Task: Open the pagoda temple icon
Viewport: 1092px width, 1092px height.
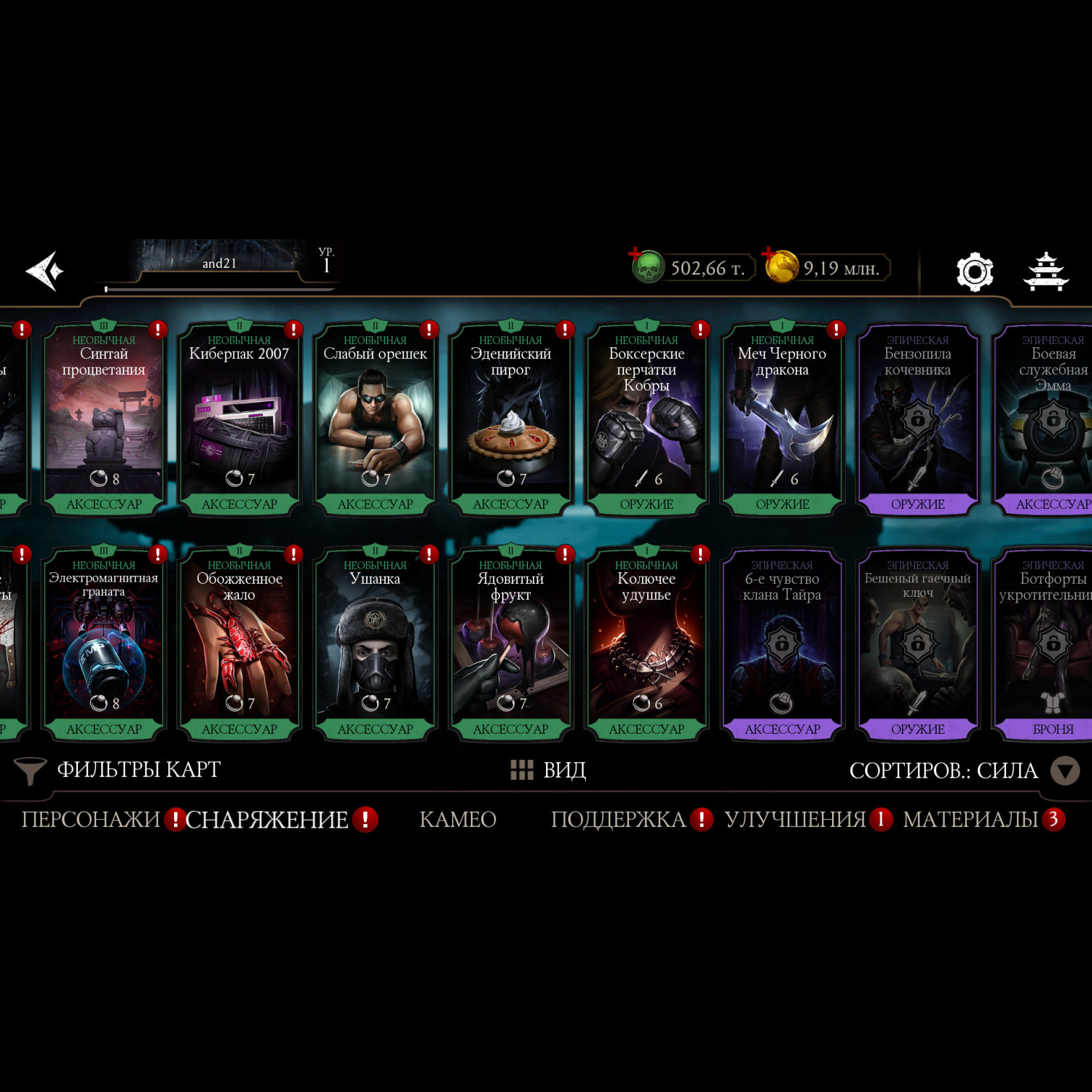Action: (1045, 272)
